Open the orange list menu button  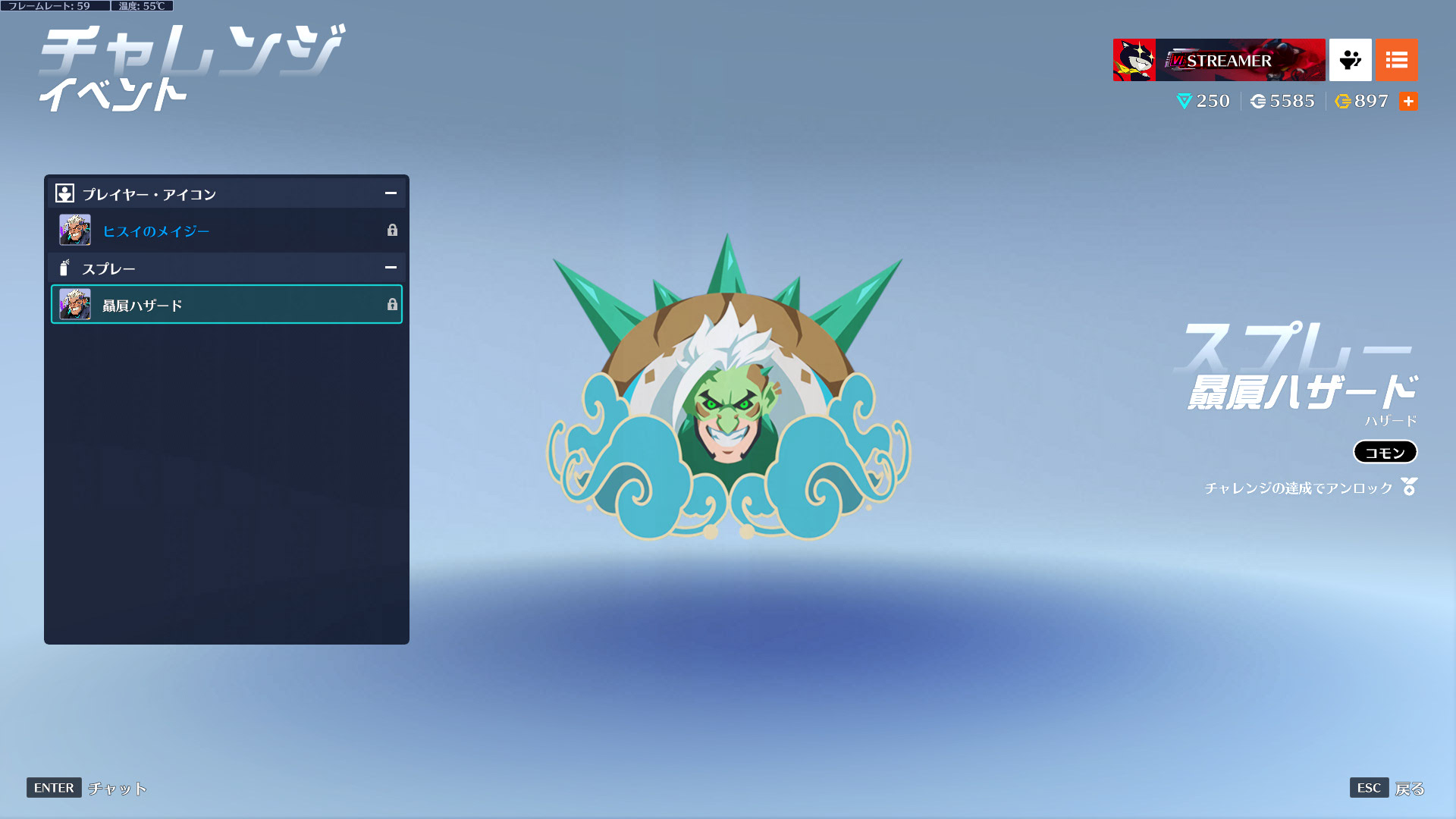tap(1396, 60)
